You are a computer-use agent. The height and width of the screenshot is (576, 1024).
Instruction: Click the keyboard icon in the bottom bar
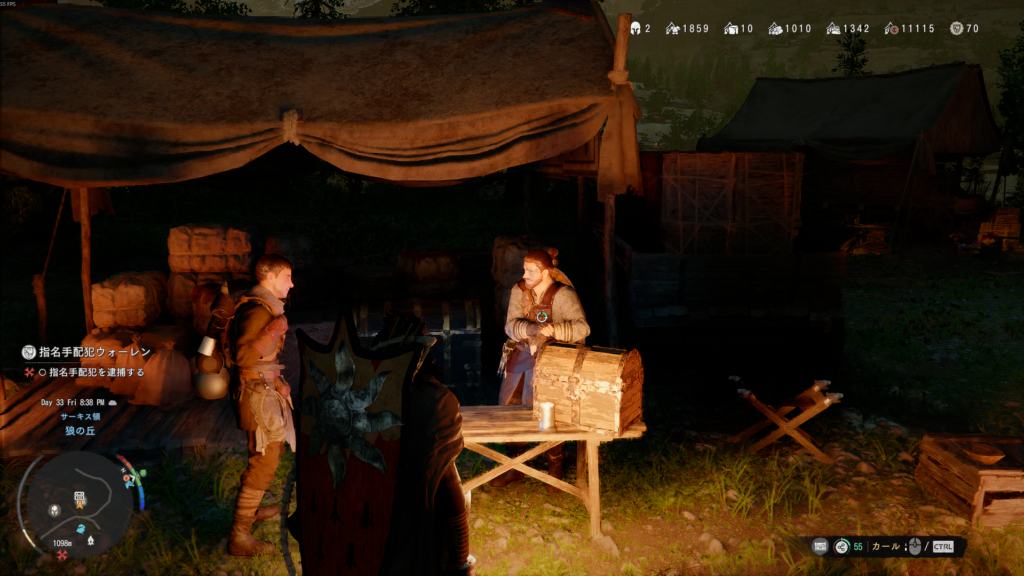tap(820, 546)
